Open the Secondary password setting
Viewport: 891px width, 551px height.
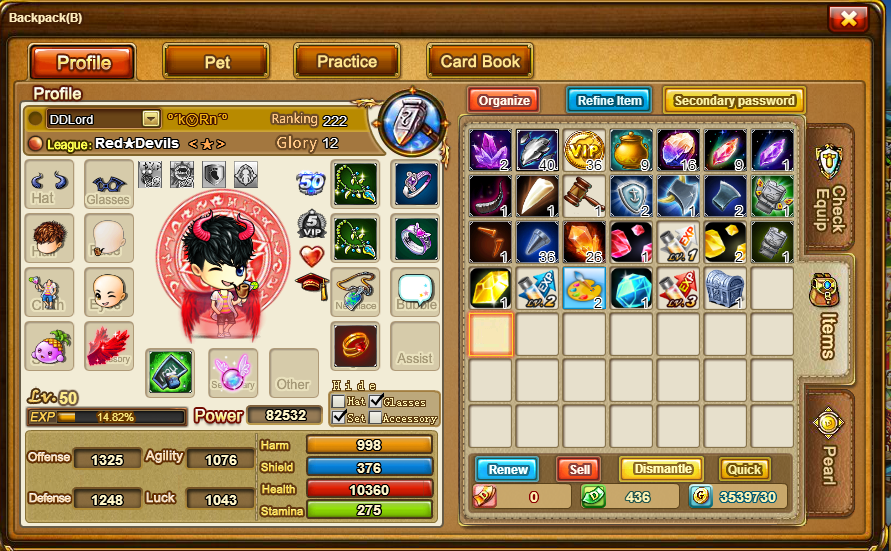(x=734, y=100)
